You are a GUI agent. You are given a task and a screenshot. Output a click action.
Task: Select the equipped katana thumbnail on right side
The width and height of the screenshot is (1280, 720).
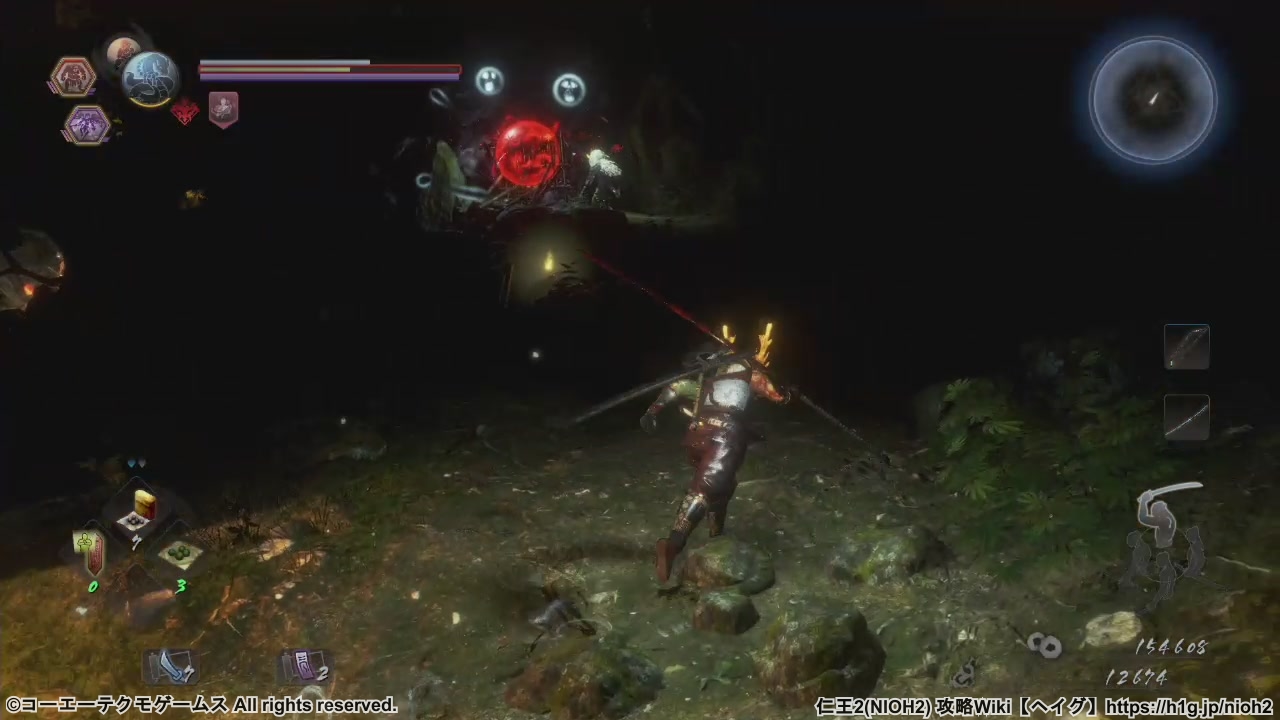[1187, 345]
